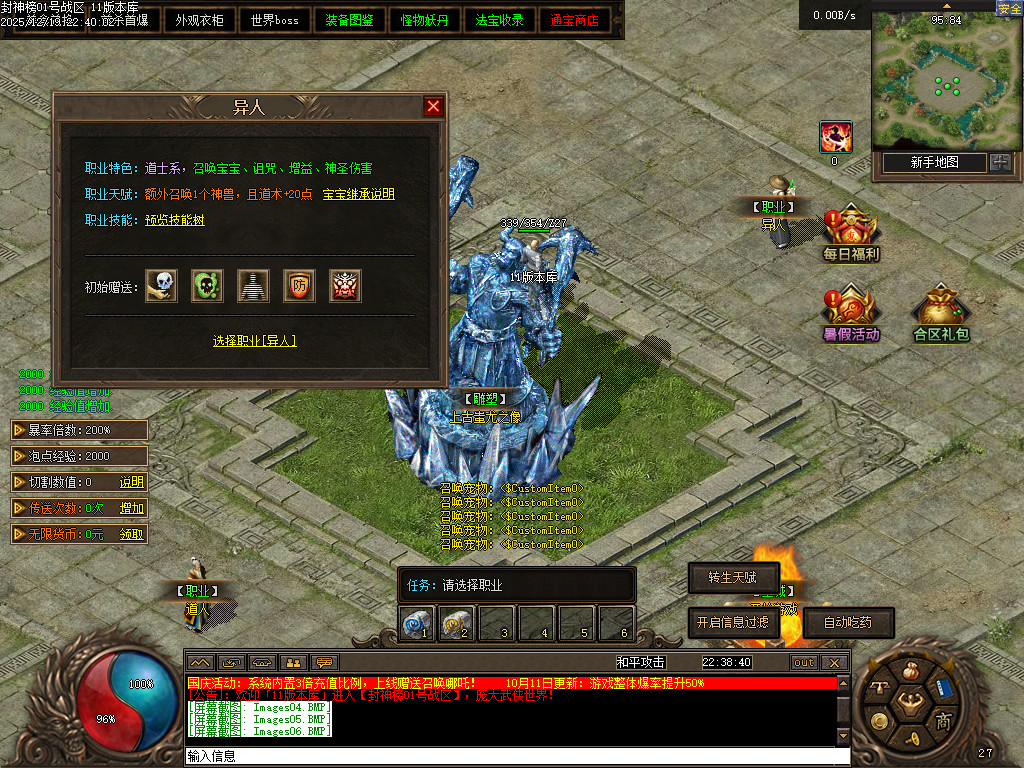Open the 外观衣柜 wardrobe menu

pos(199,20)
